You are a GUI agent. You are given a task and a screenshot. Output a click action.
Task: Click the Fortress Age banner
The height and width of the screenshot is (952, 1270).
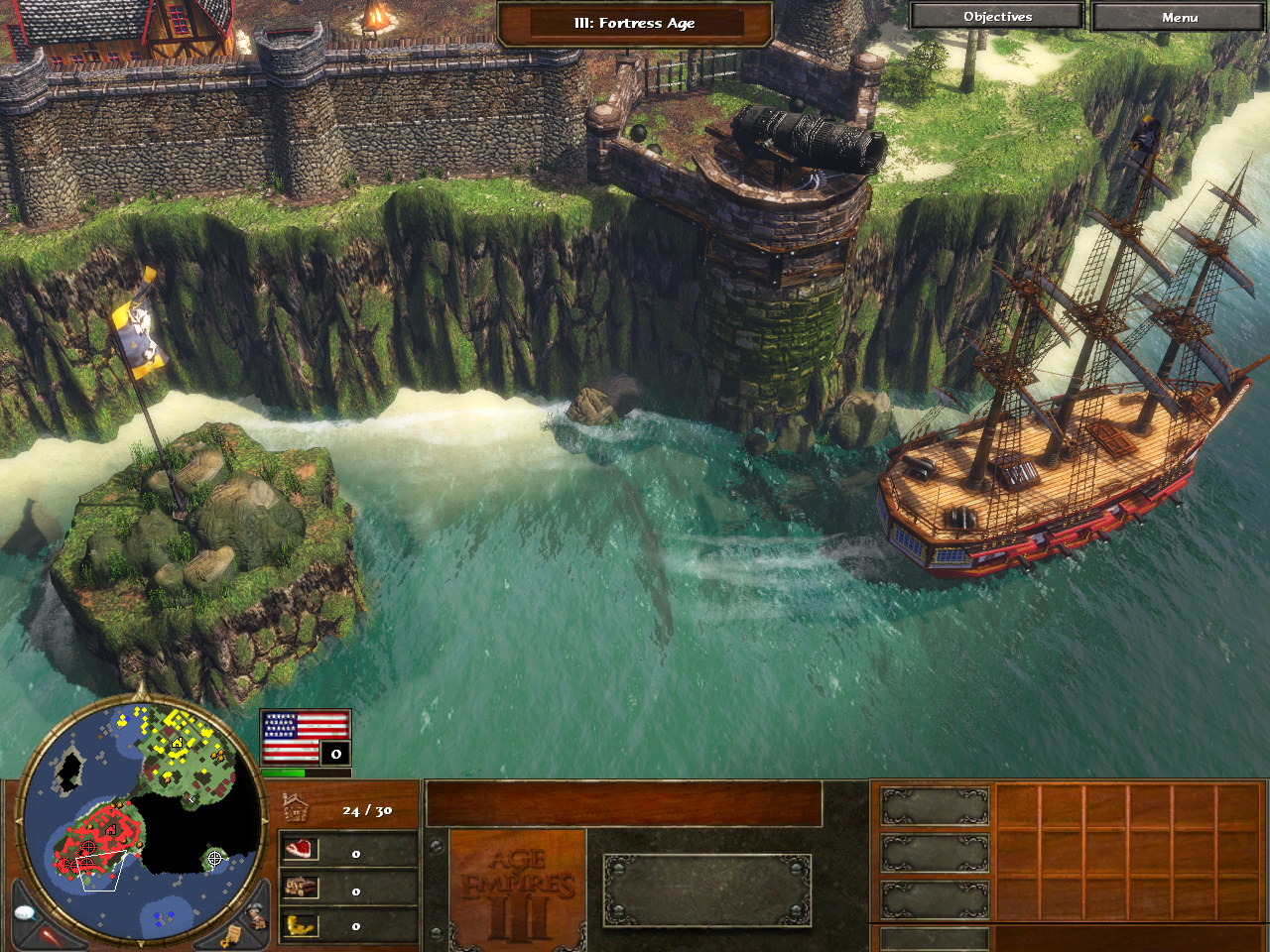click(x=634, y=23)
